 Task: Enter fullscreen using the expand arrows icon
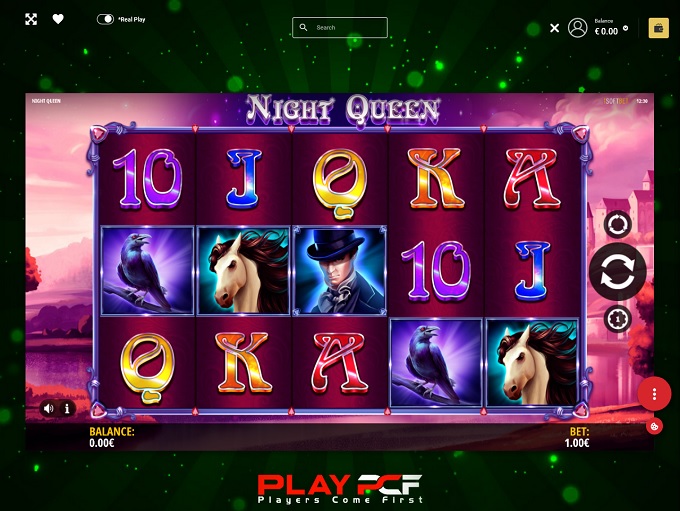tap(31, 19)
